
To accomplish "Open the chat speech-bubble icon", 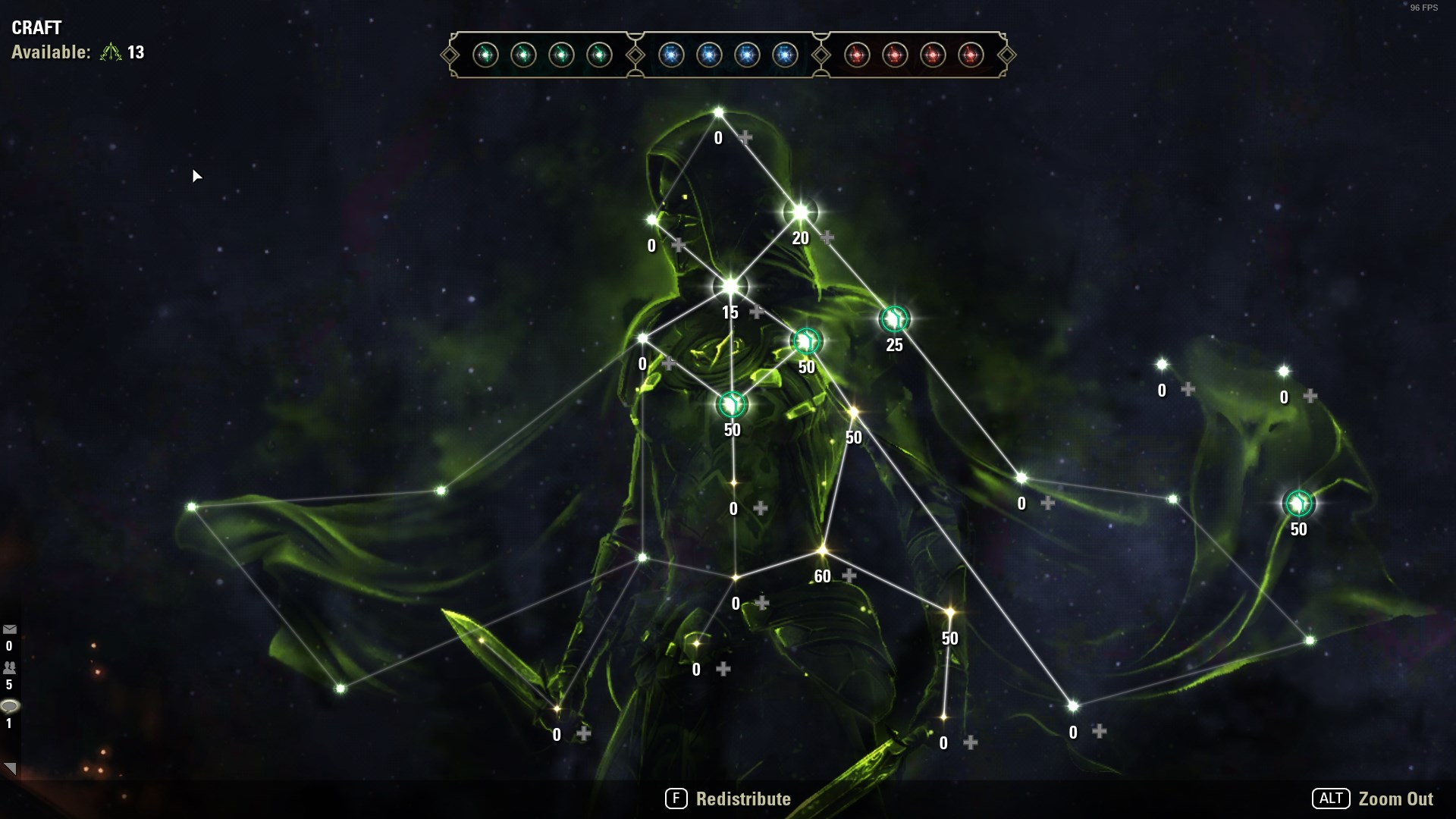I will pyautogui.click(x=10, y=707).
